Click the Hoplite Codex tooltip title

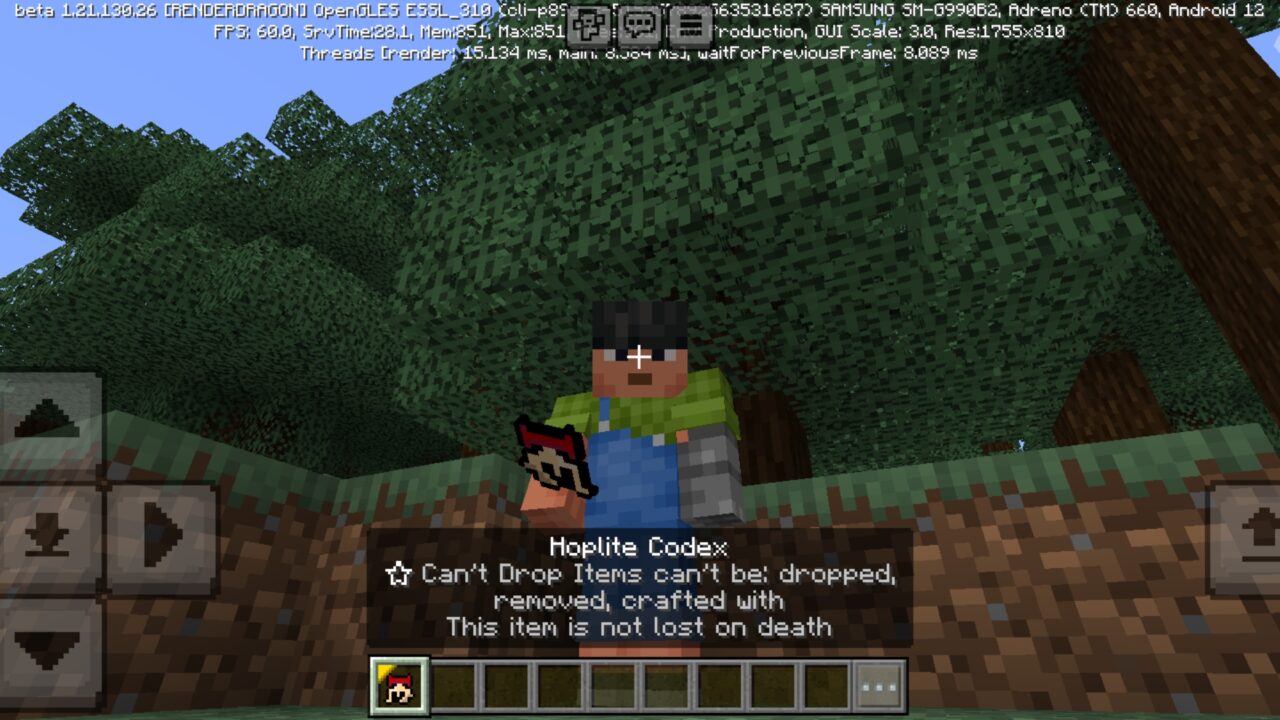click(x=640, y=547)
